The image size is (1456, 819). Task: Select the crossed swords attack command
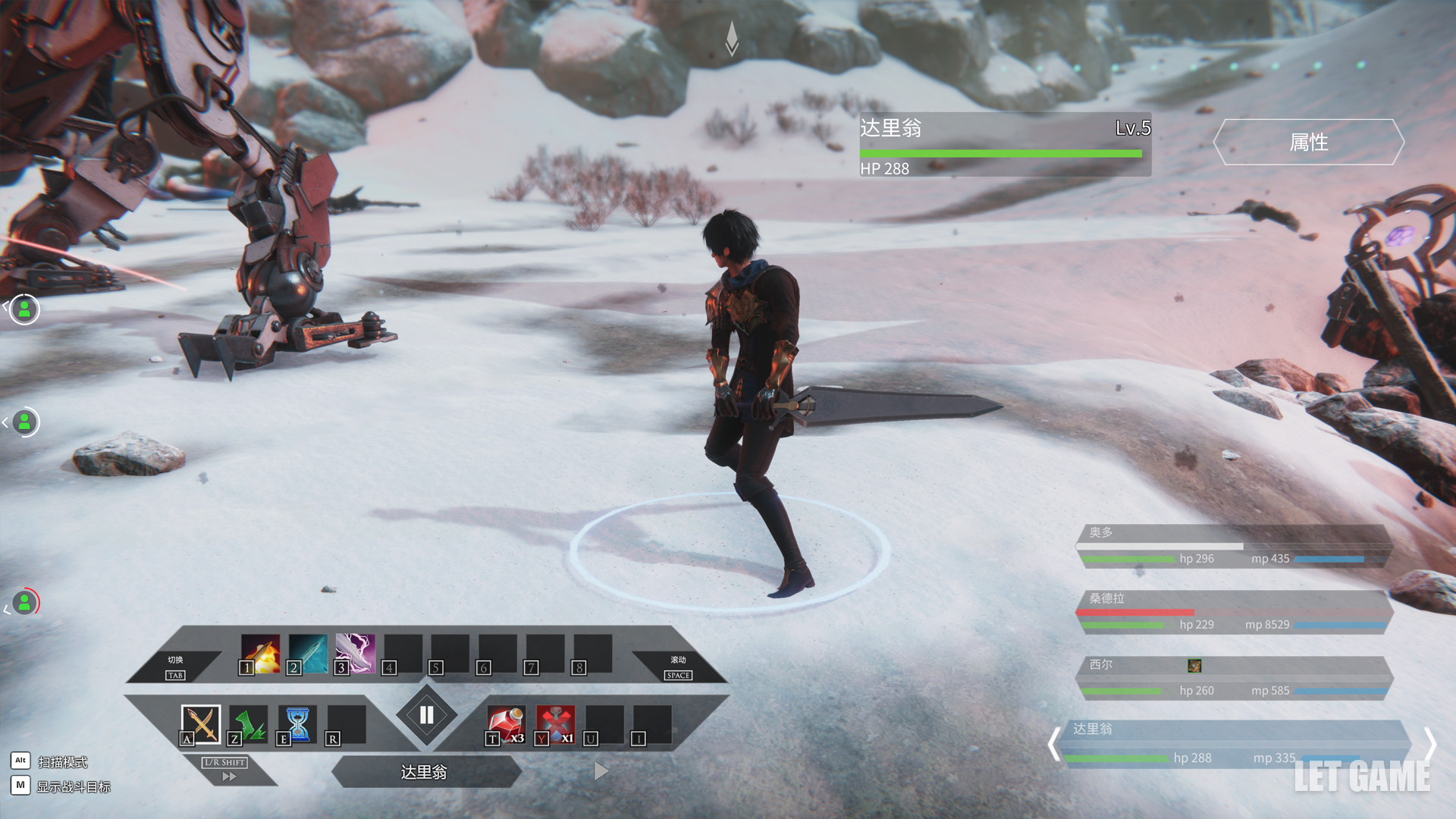tap(201, 724)
